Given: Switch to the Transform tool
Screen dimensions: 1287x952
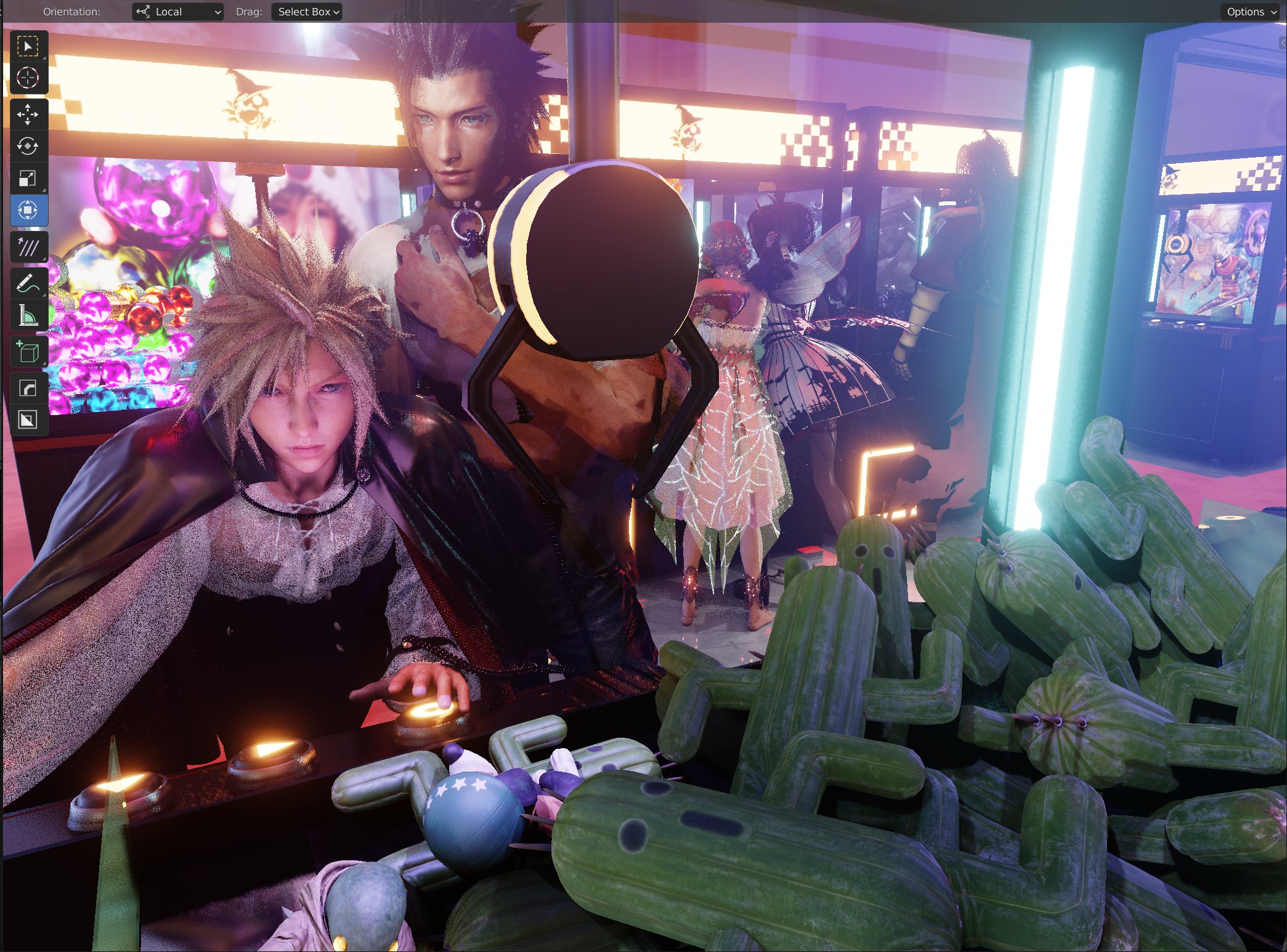Looking at the screenshot, I should coord(29,210).
